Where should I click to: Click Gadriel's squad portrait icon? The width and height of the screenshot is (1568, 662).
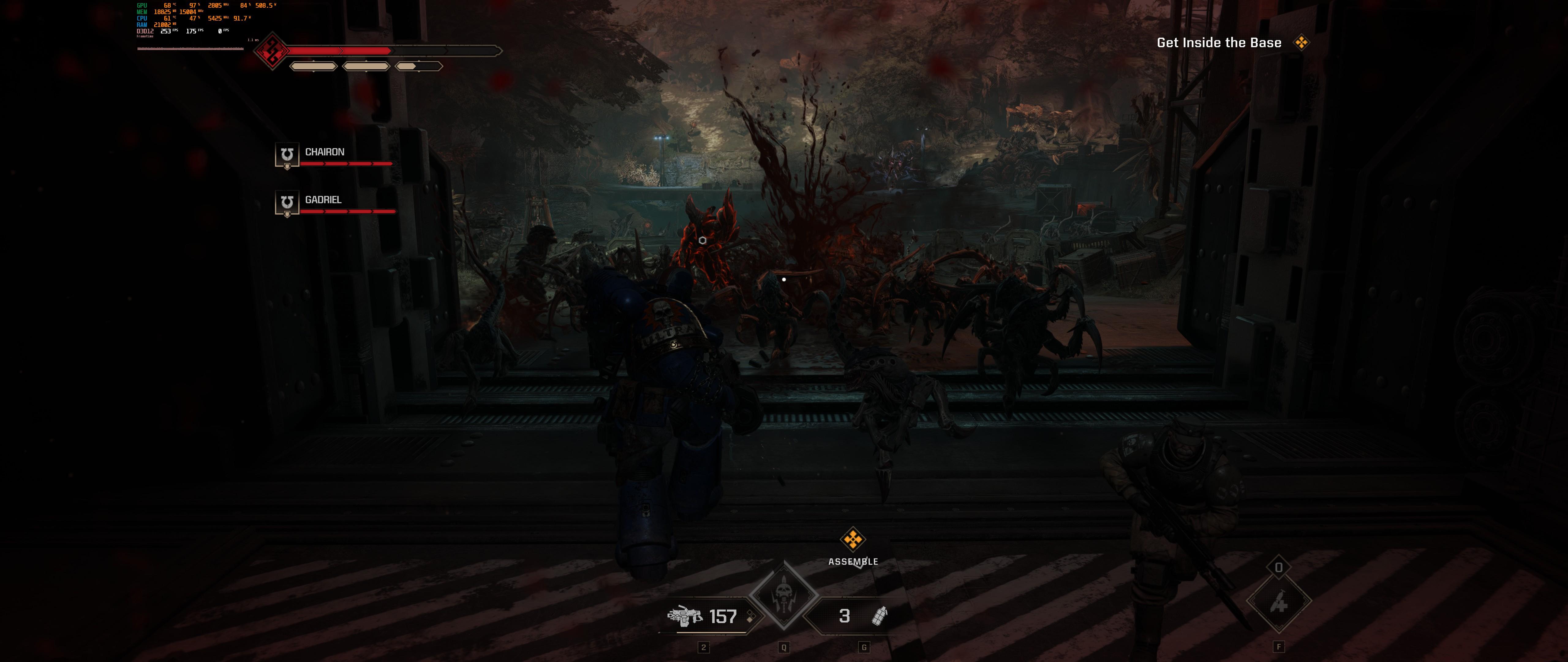click(x=287, y=203)
